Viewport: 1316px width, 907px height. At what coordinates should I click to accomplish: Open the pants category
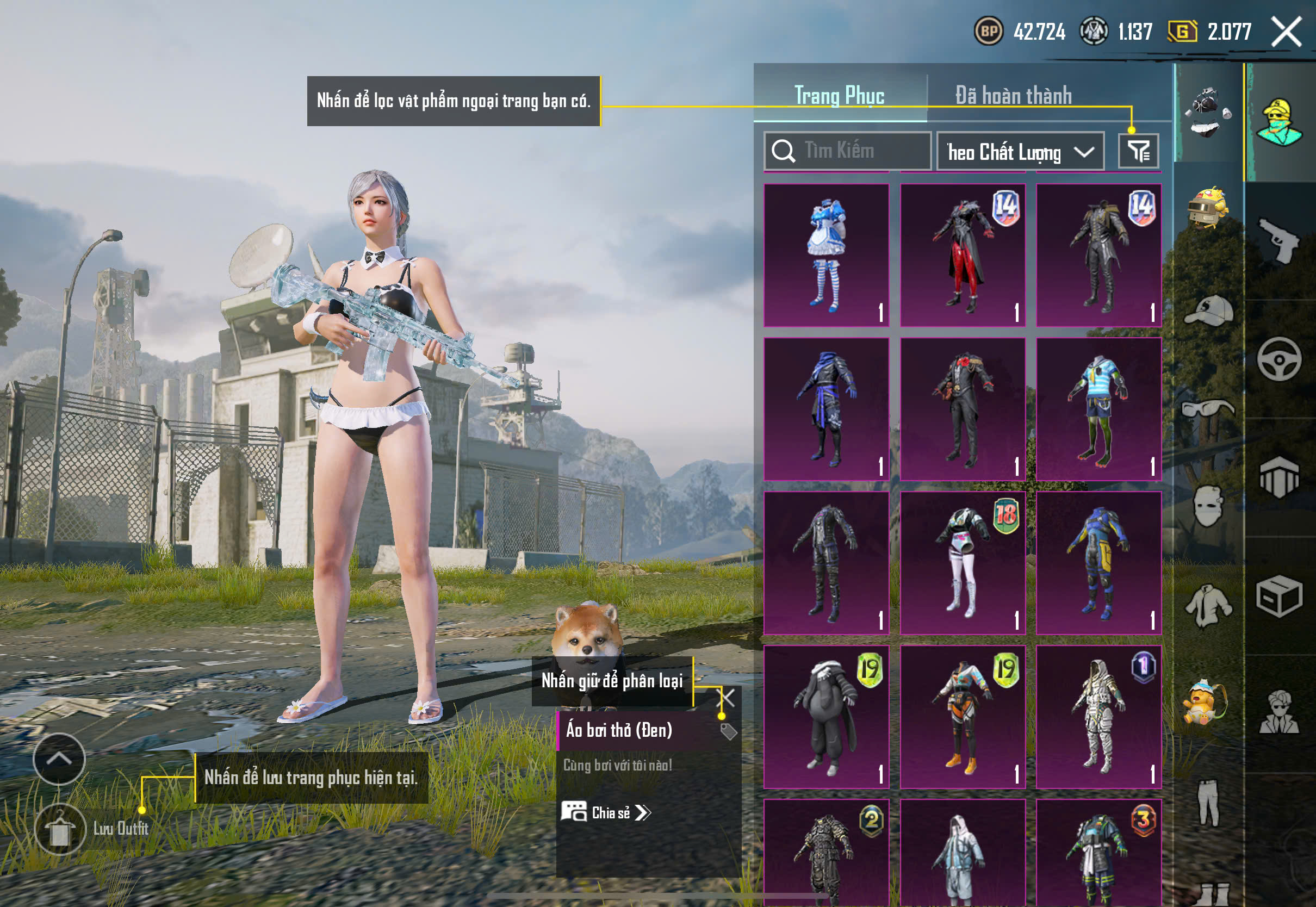tap(1209, 802)
